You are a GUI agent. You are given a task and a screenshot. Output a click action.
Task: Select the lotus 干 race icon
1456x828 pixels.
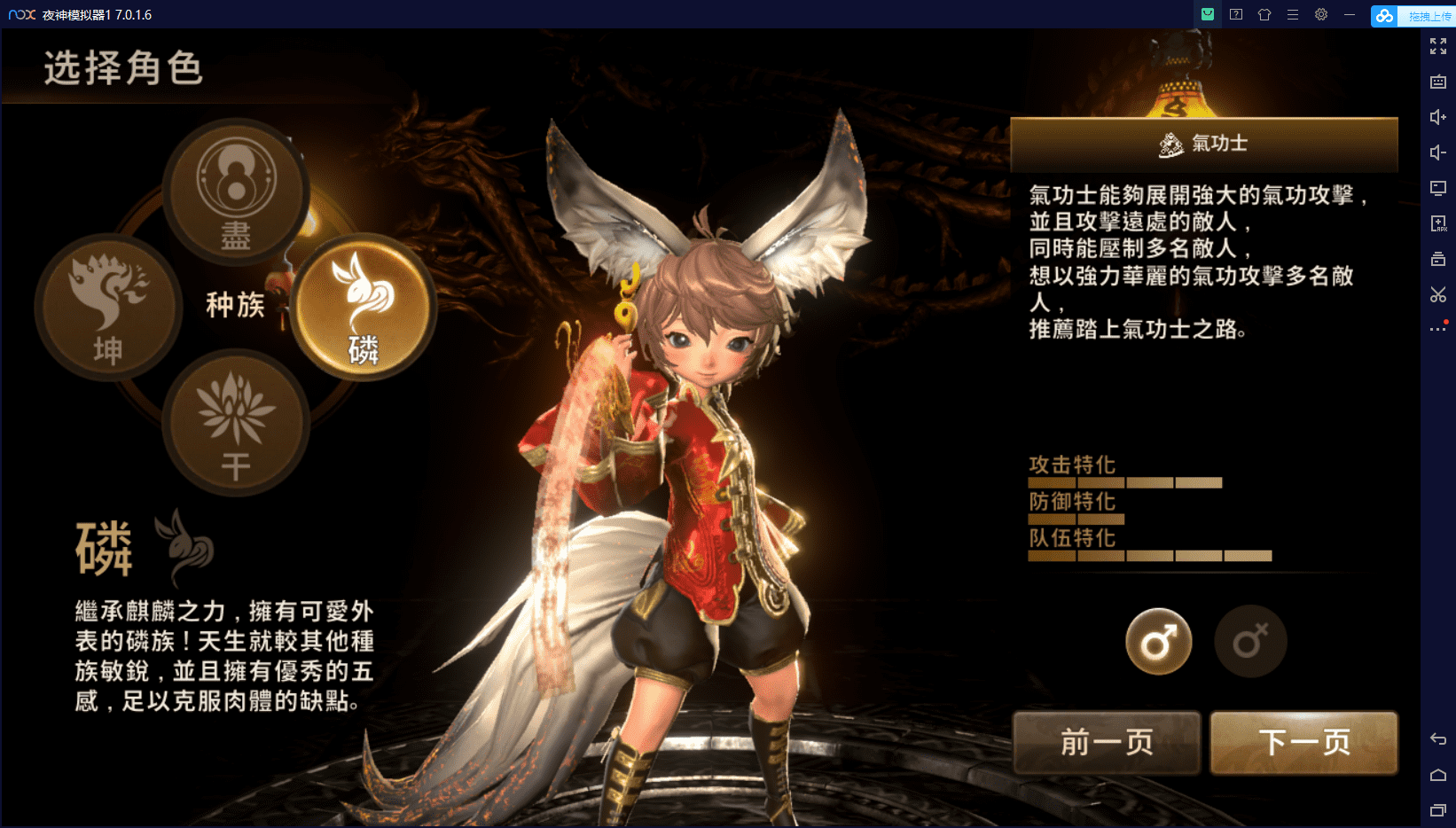(x=234, y=418)
